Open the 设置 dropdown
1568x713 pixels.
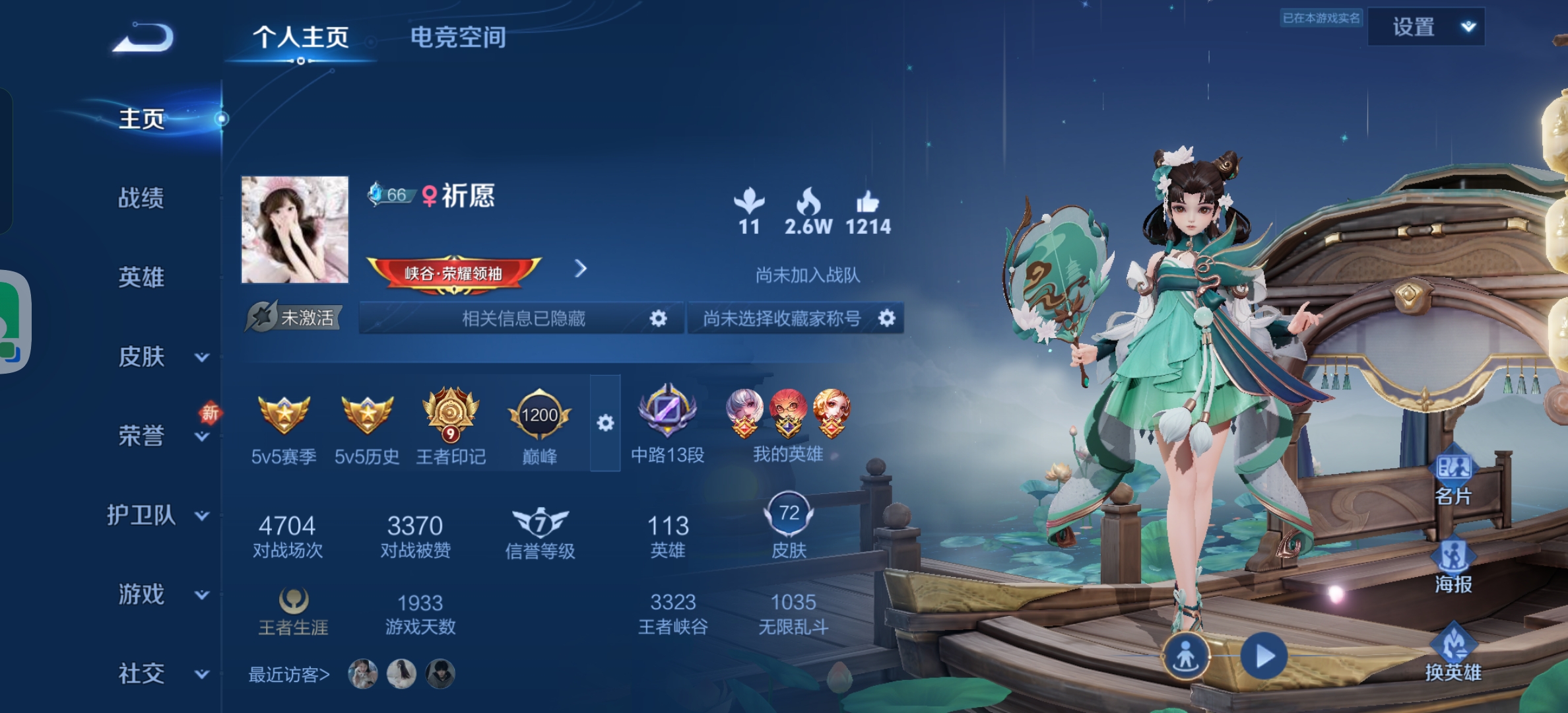click(1425, 27)
